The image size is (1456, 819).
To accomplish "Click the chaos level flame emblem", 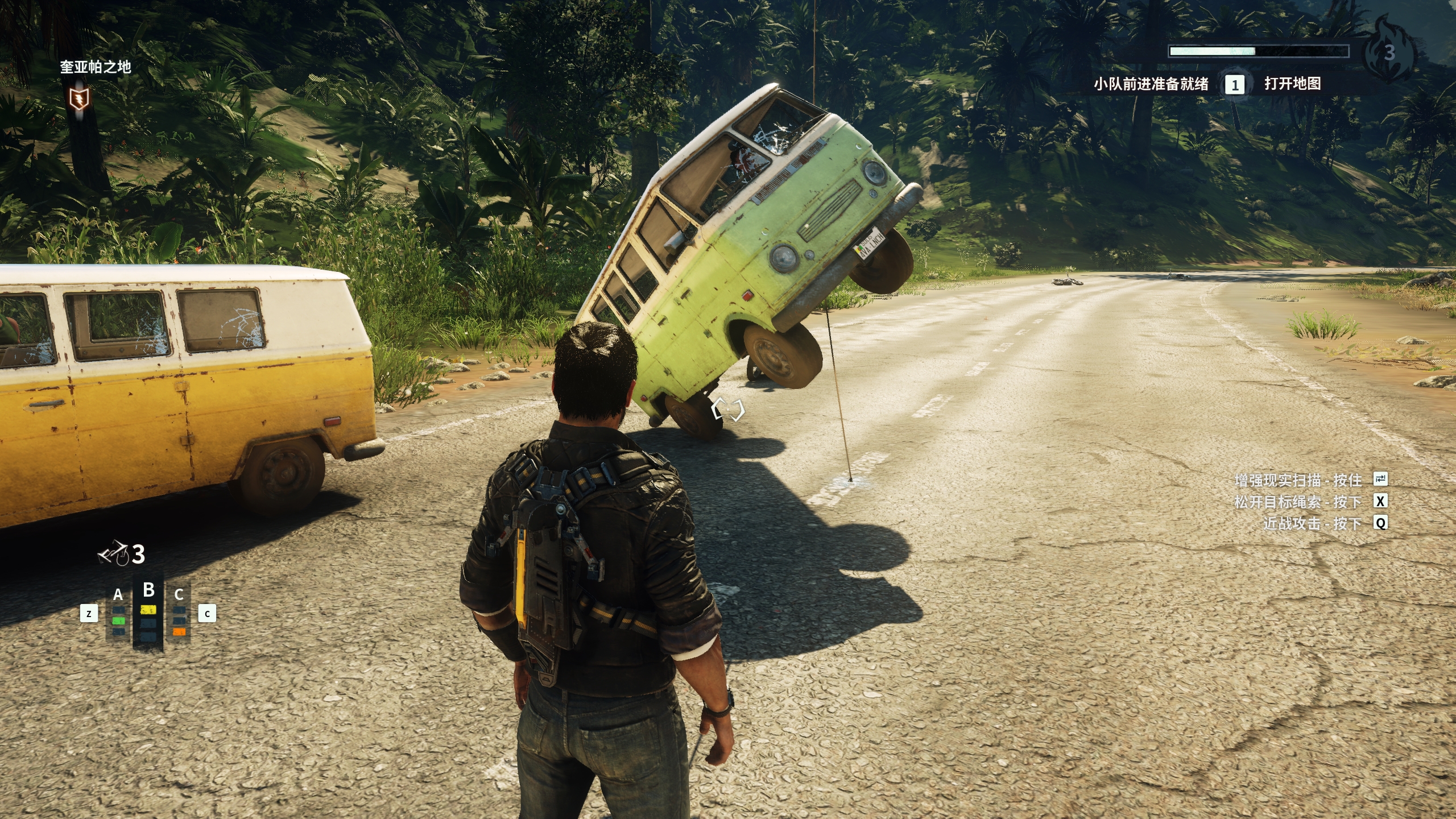I will click(x=1388, y=51).
